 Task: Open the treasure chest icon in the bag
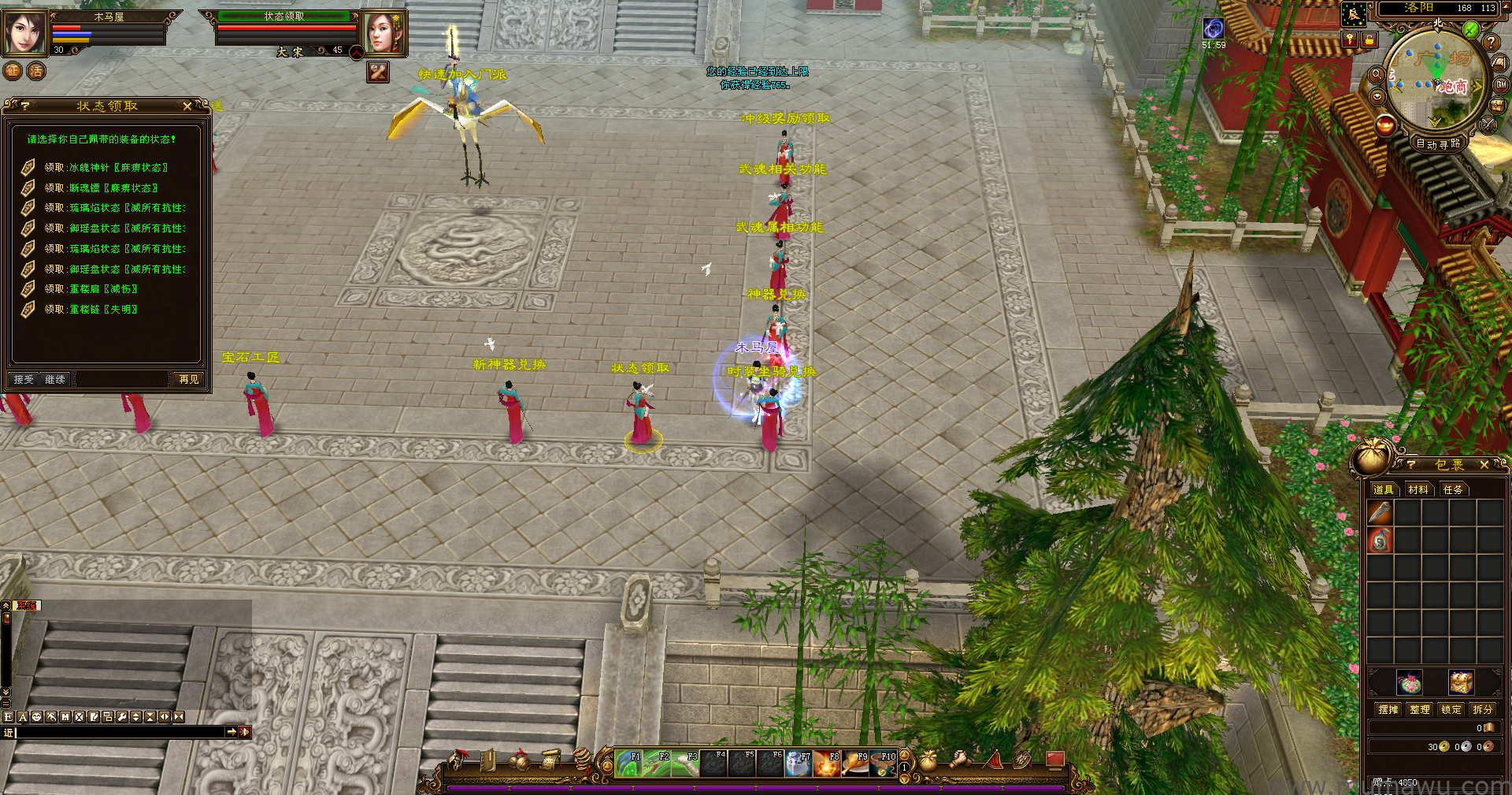click(x=1461, y=682)
